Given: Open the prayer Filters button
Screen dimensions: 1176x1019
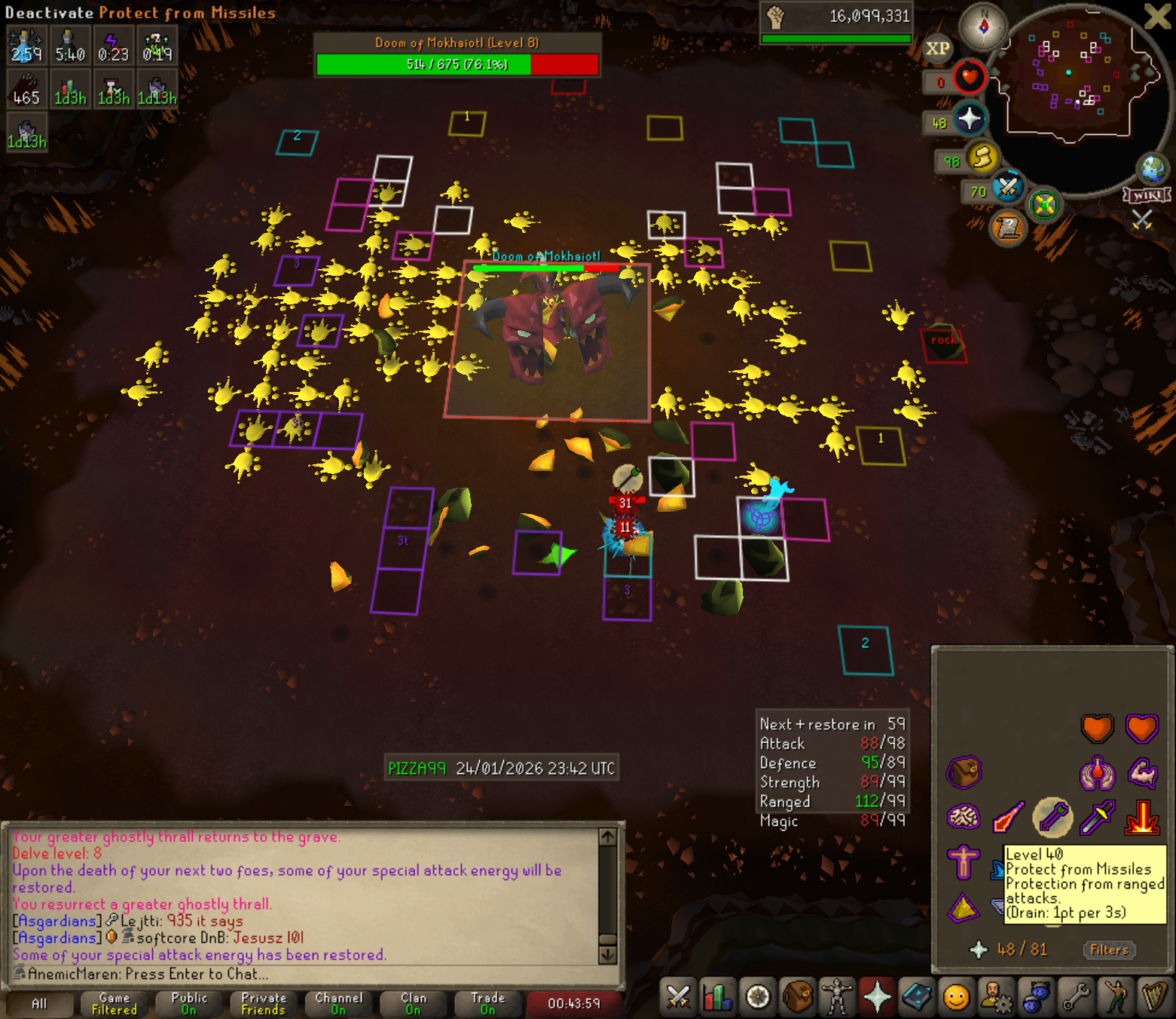Looking at the screenshot, I should (1109, 950).
